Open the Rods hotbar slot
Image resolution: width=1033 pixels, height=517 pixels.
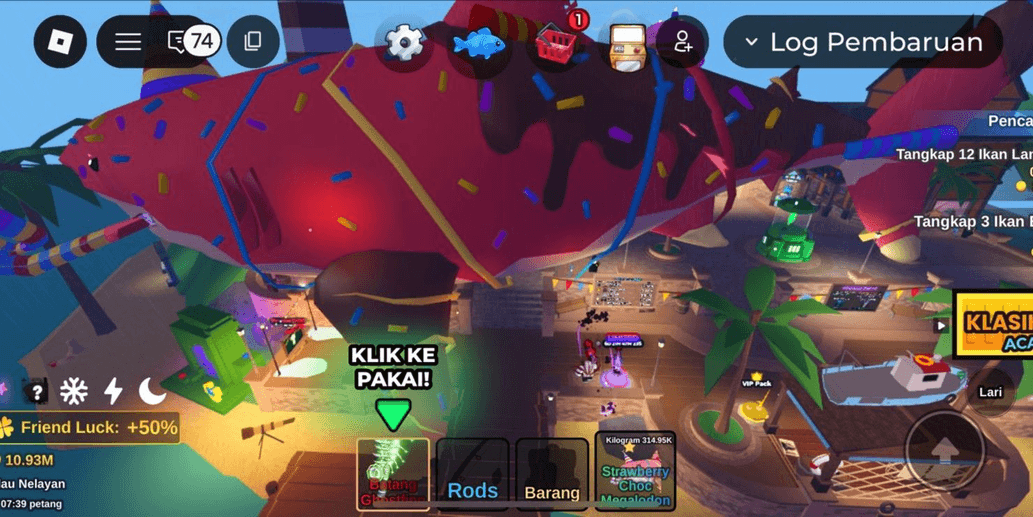point(472,474)
